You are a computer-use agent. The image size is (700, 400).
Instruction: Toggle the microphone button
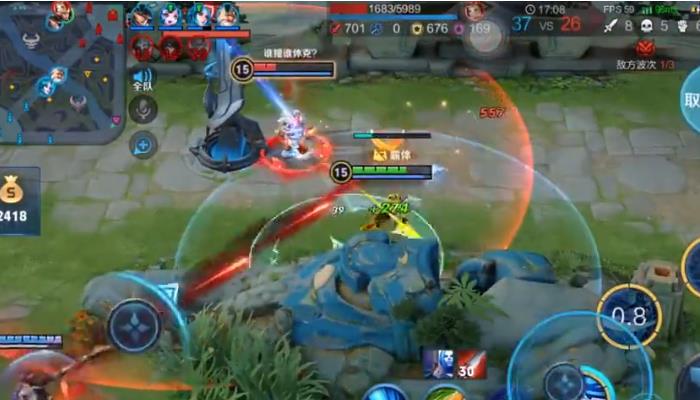[143, 110]
